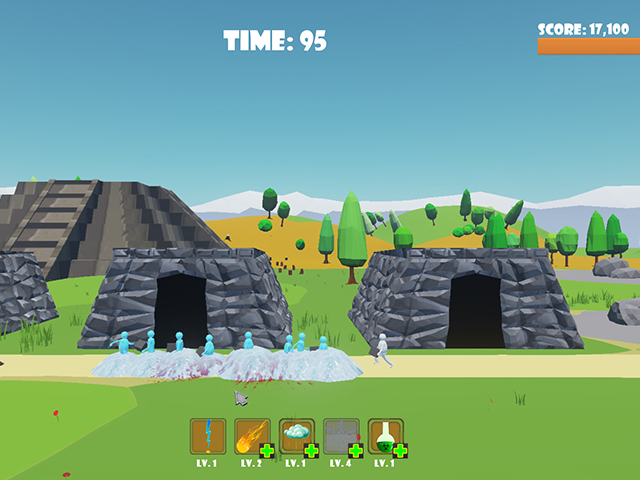The width and height of the screenshot is (640, 480).
Task: Click the rain cloud's green plus upgrade
Action: coord(312,451)
